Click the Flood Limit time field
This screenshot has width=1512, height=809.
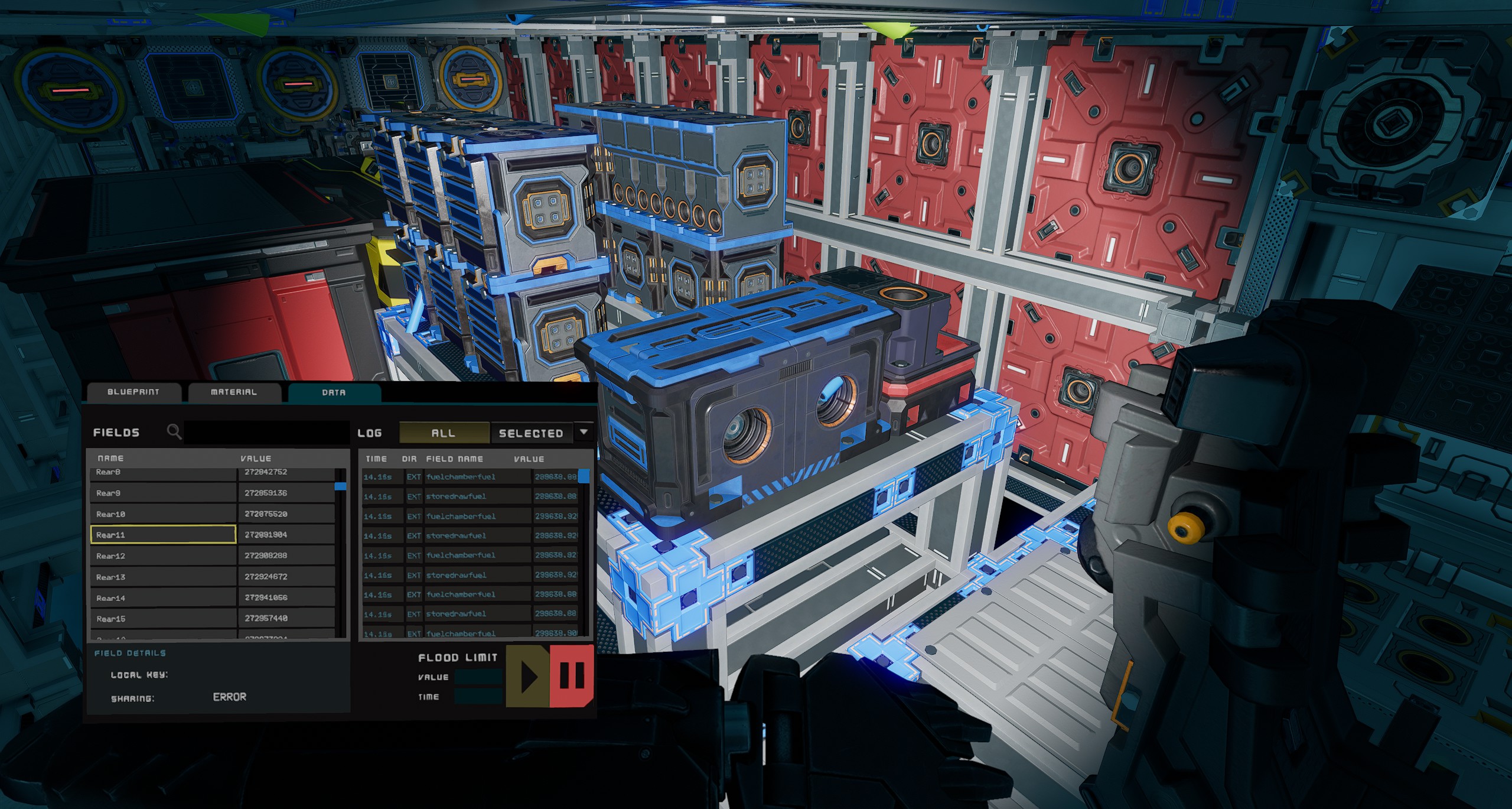tap(478, 697)
